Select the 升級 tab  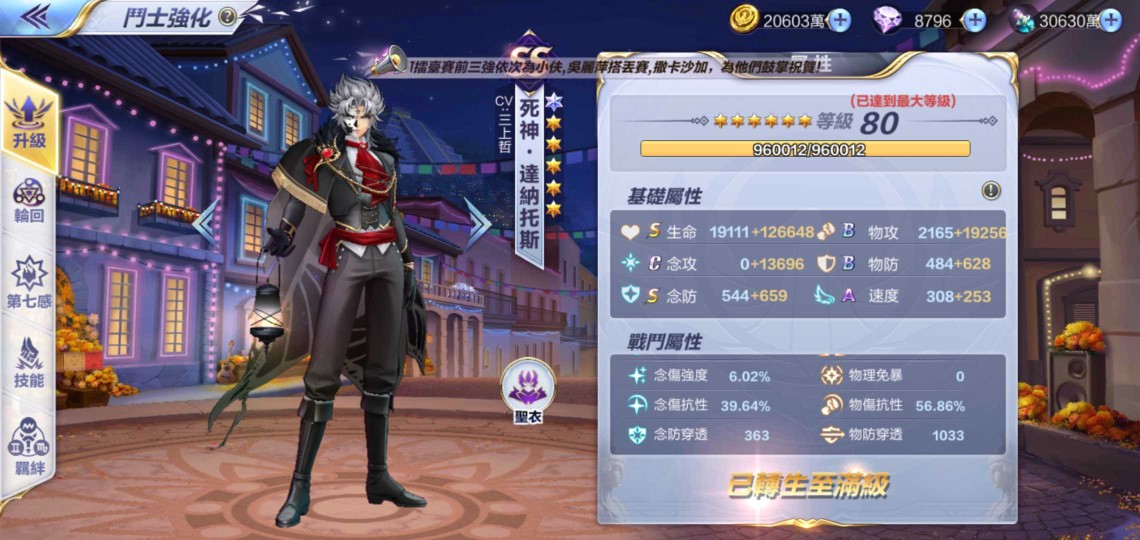pyautogui.click(x=30, y=120)
